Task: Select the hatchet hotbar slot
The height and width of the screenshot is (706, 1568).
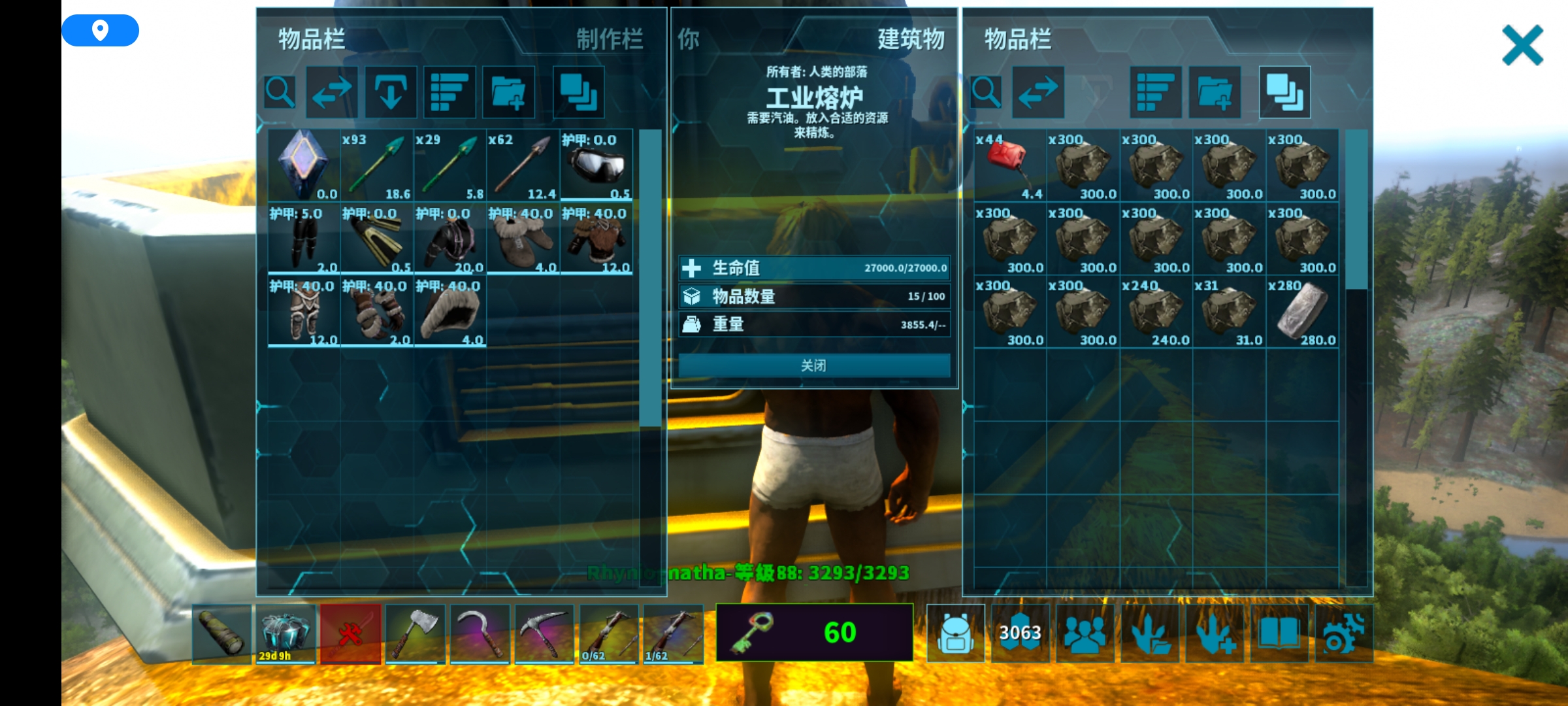Action: click(x=415, y=633)
